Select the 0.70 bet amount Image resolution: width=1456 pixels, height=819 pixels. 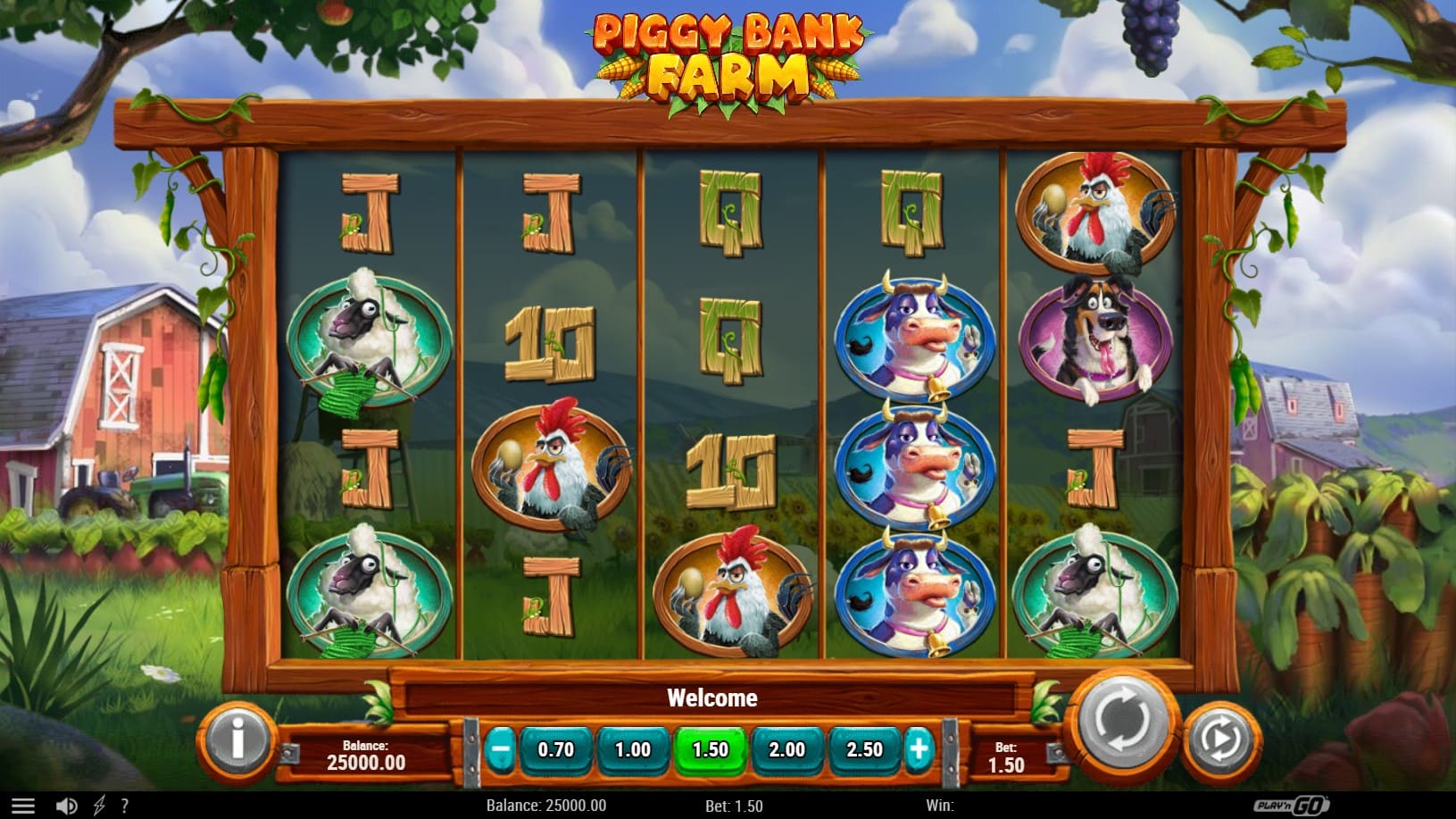[555, 750]
